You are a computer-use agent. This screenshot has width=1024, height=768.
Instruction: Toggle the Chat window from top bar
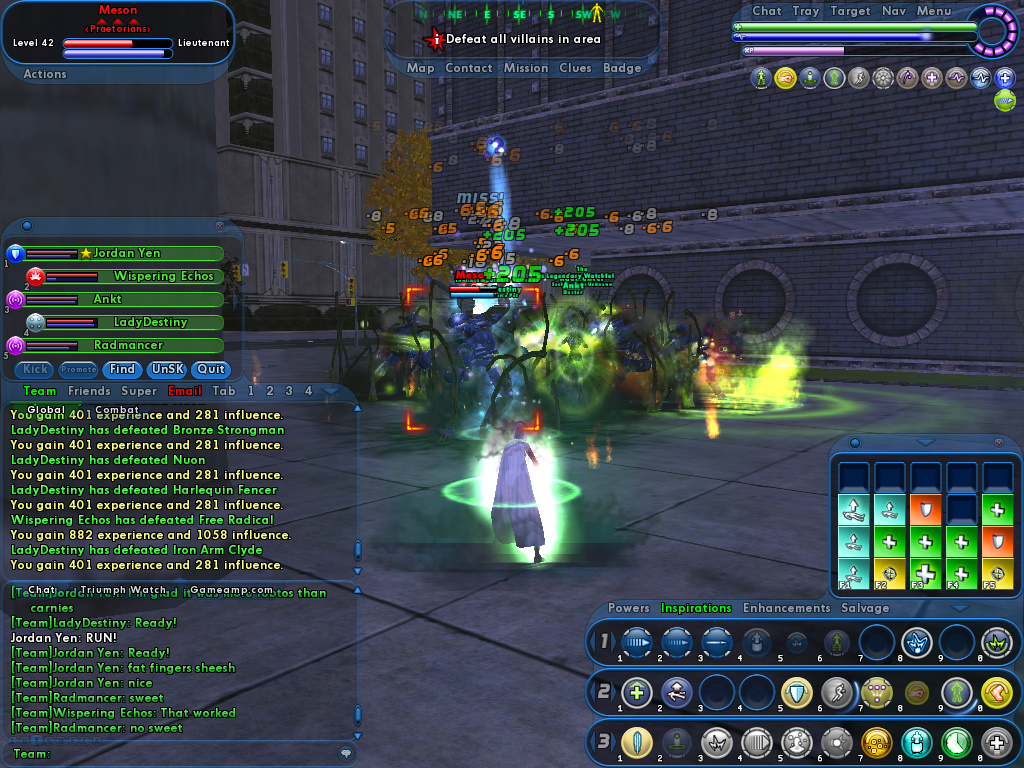pos(767,11)
